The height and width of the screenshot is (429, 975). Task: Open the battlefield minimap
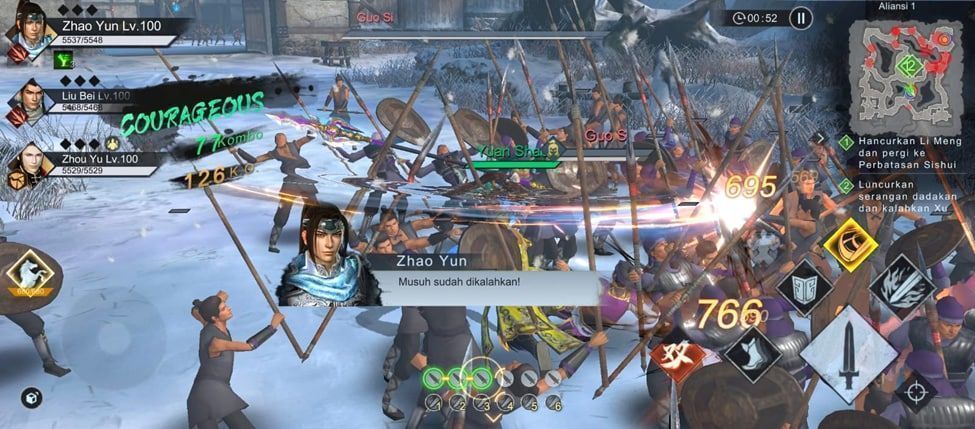910,68
